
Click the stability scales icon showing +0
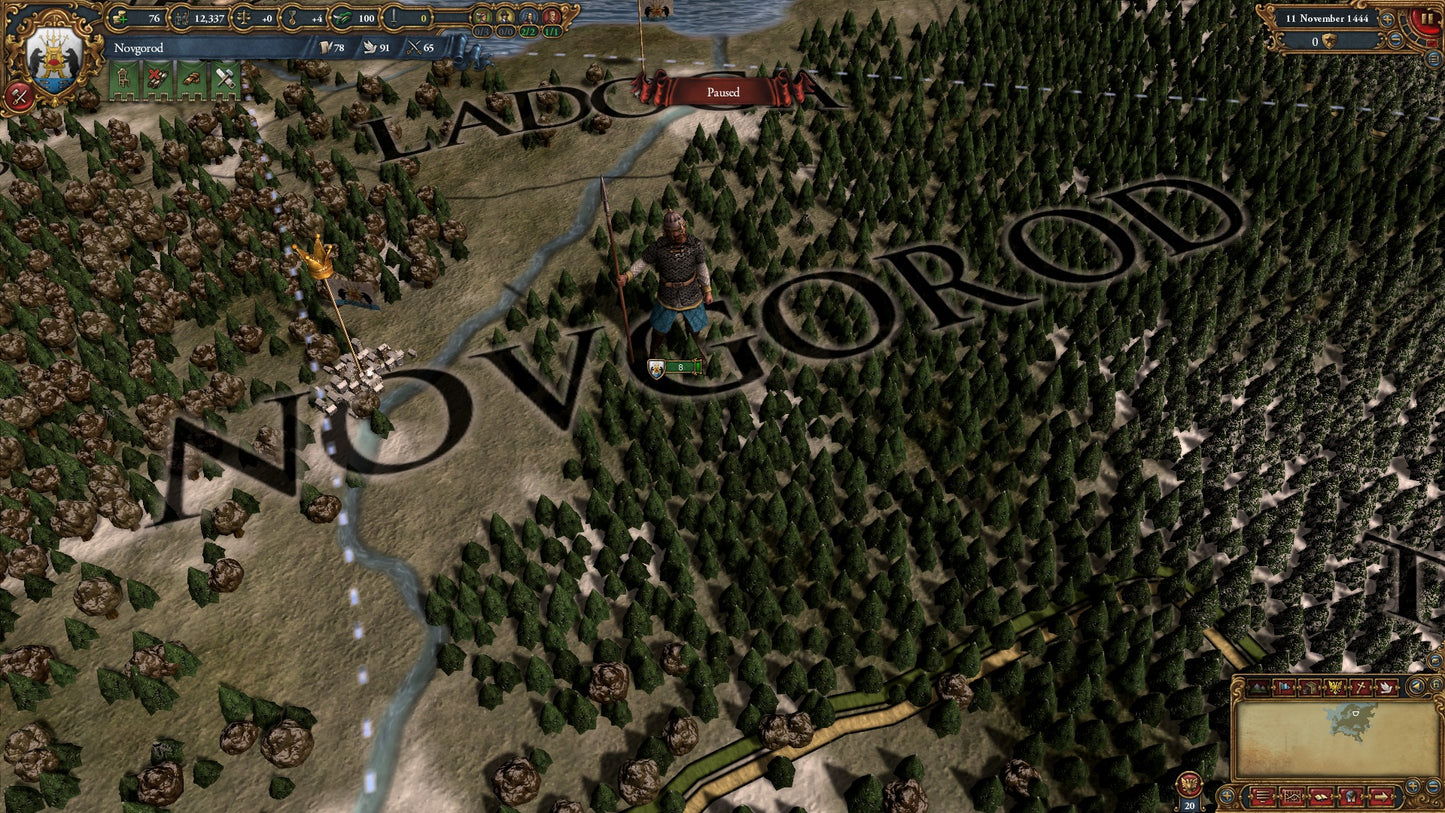[x=244, y=17]
